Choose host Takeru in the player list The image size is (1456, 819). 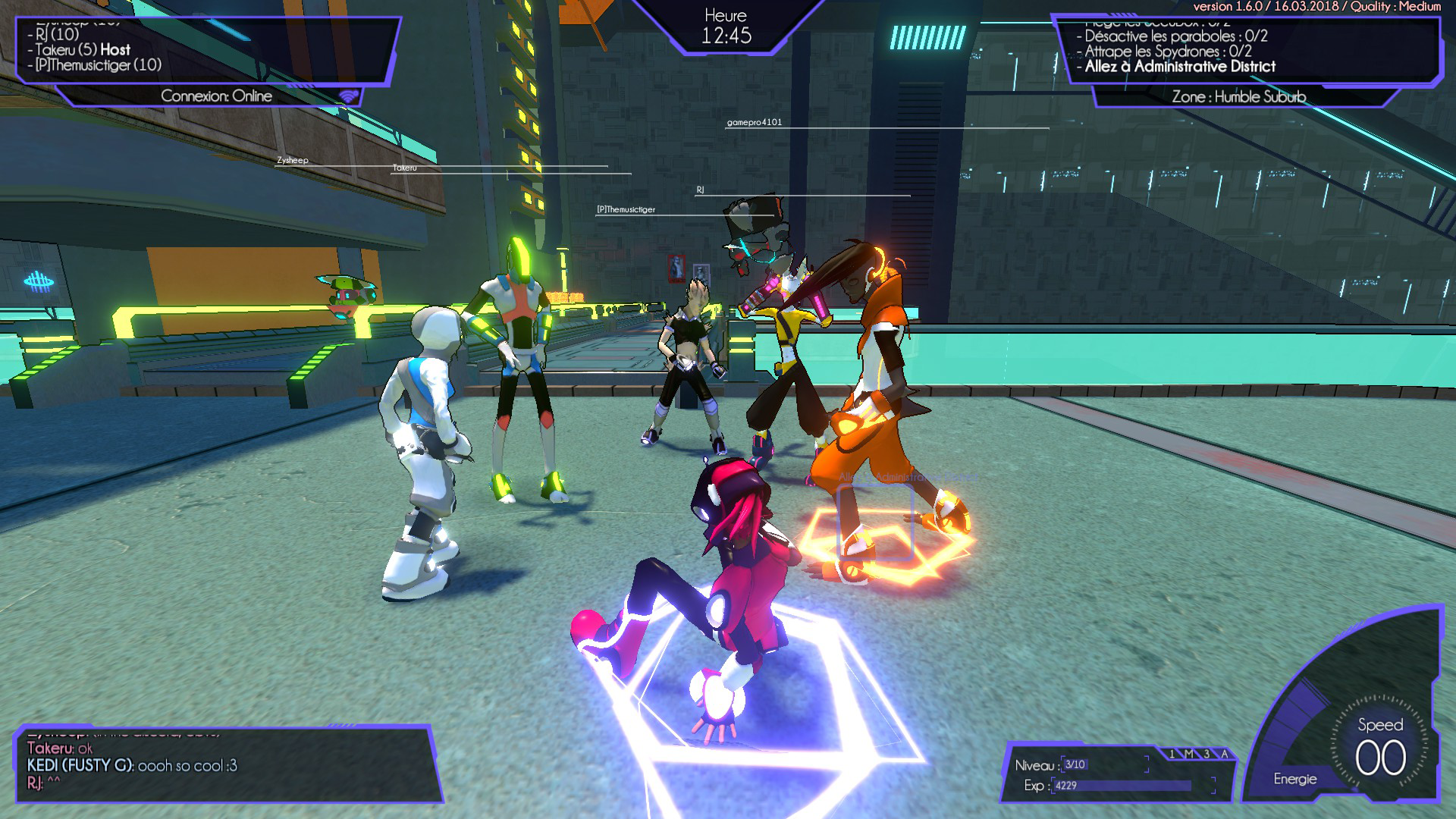(x=83, y=50)
